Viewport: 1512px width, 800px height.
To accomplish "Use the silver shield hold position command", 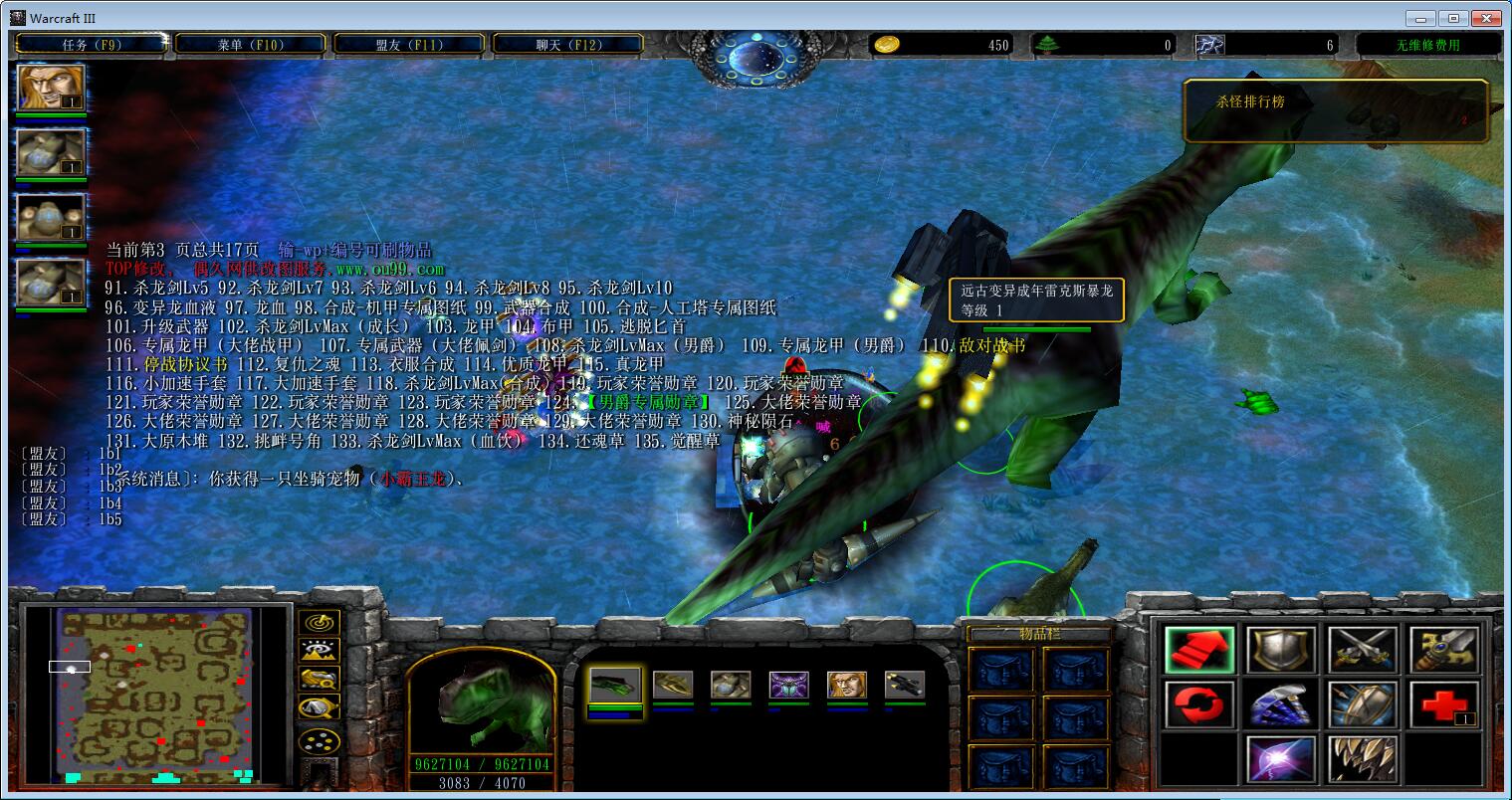I will point(1282,650).
